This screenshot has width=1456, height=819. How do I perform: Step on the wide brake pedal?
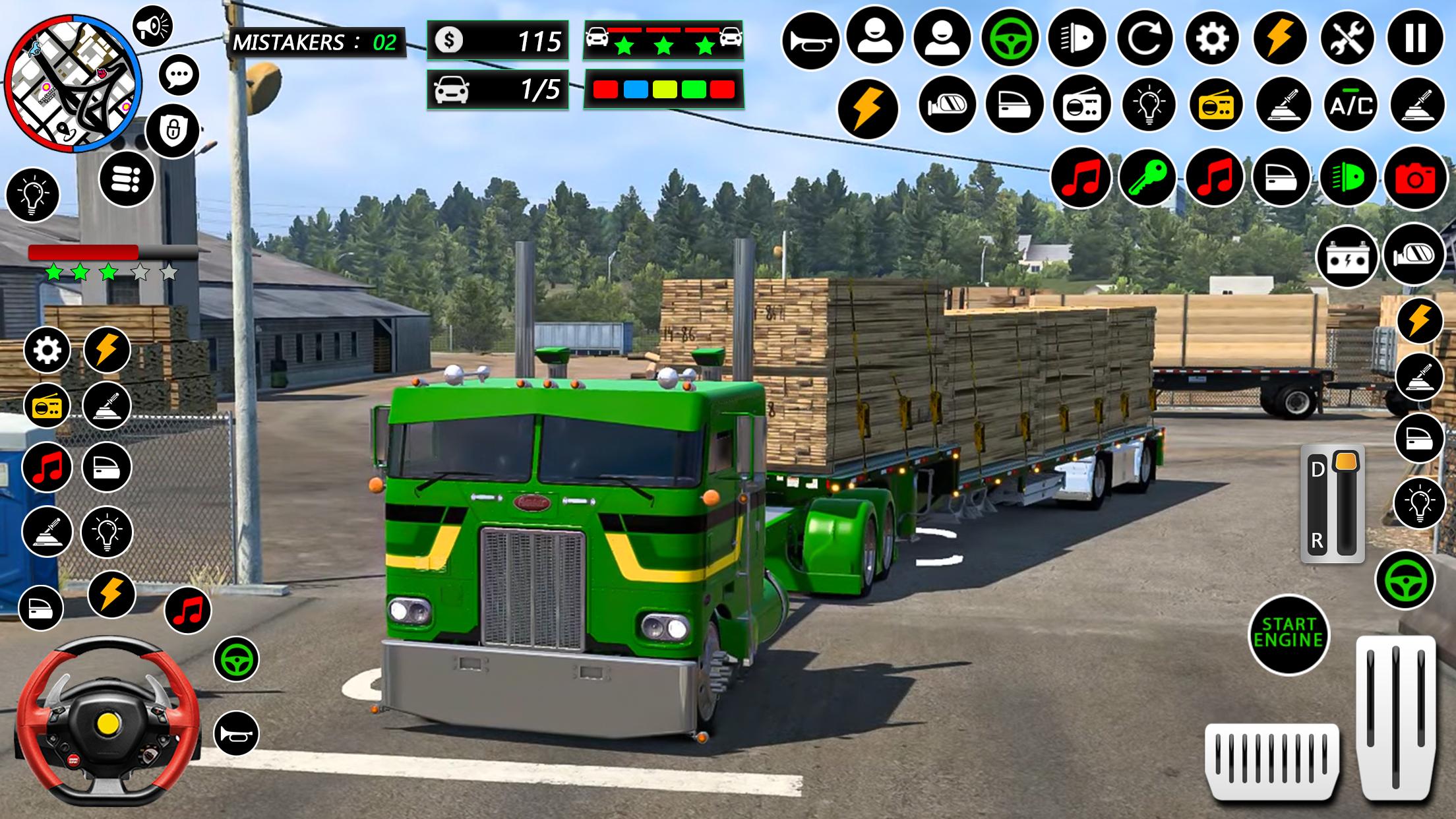(1272, 760)
